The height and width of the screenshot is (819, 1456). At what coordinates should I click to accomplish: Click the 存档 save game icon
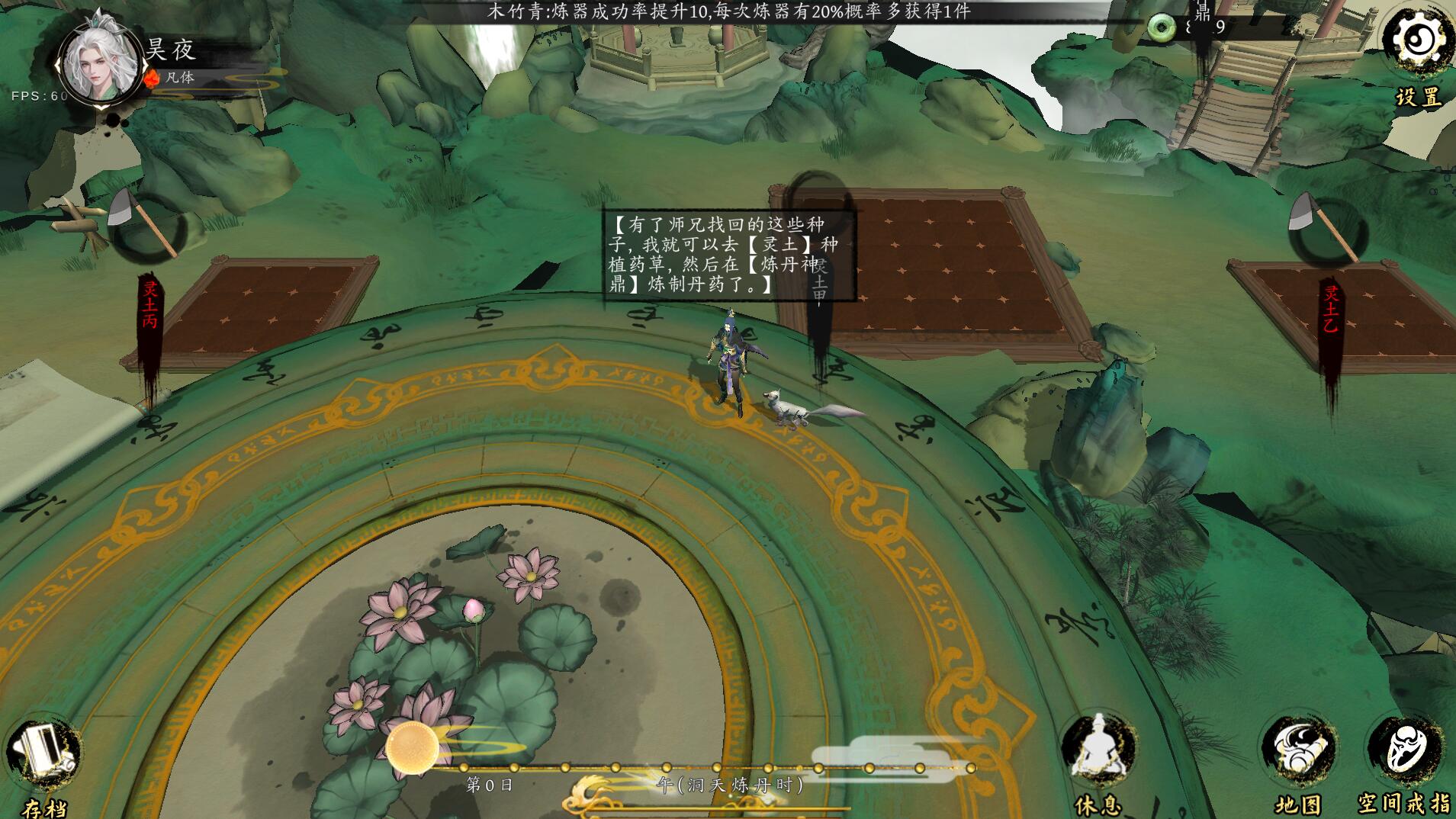[x=43, y=753]
